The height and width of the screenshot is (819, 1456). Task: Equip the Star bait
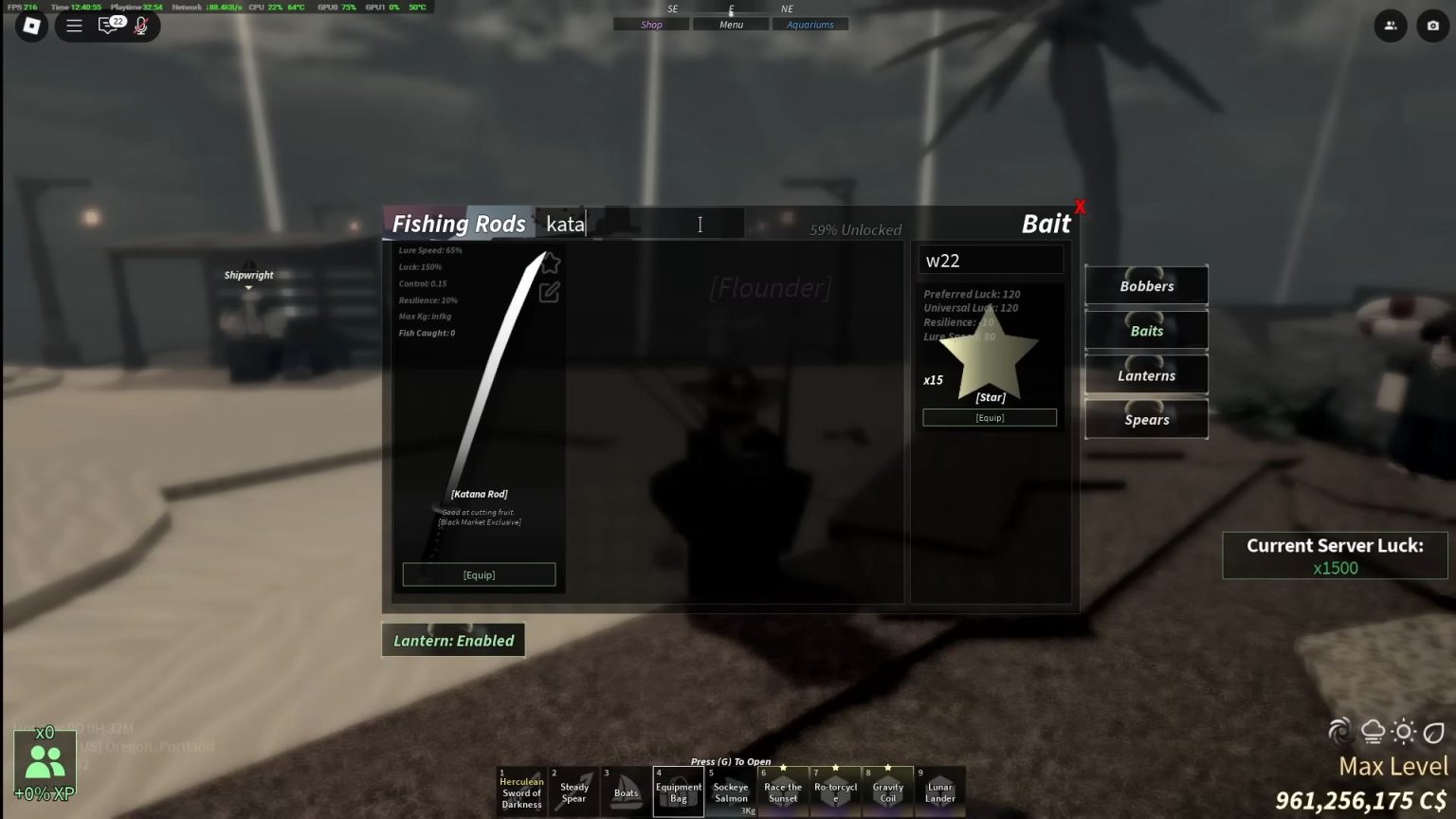[989, 417]
